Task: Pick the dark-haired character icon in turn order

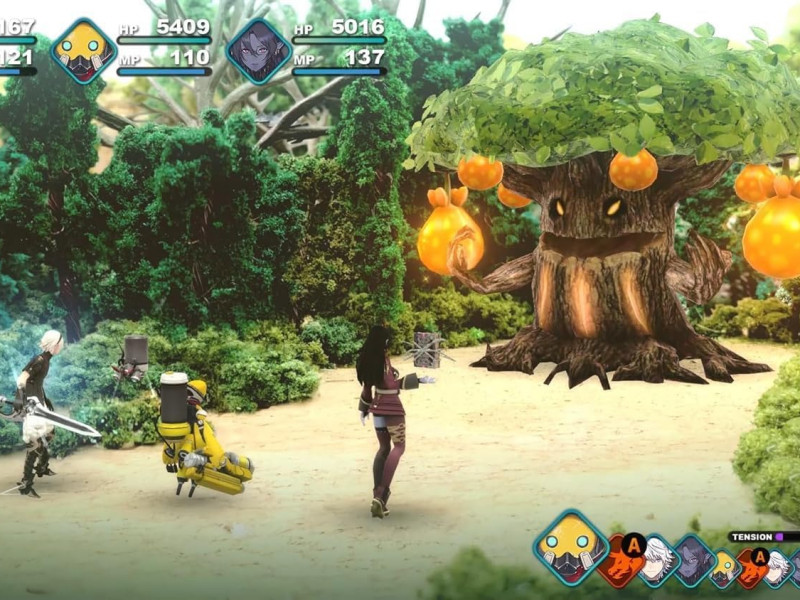Action: 692,561
